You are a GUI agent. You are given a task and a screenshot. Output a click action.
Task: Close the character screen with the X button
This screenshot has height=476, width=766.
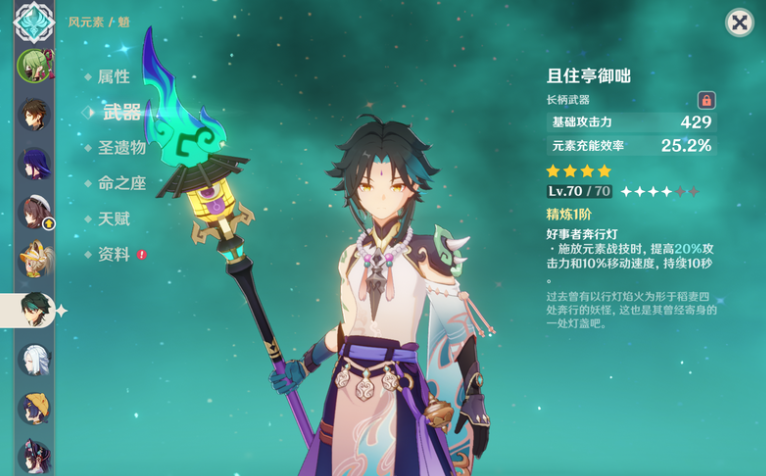point(739,23)
